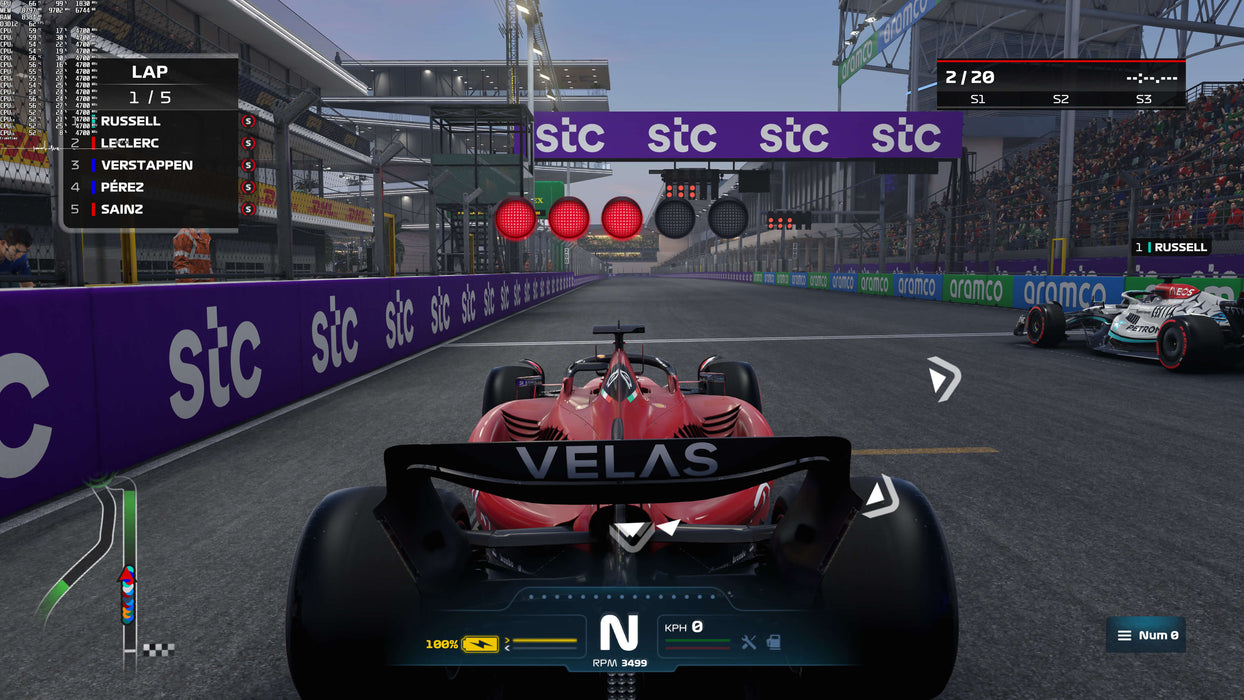Click the ERS battery icon
The image size is (1244, 700).
[480, 644]
